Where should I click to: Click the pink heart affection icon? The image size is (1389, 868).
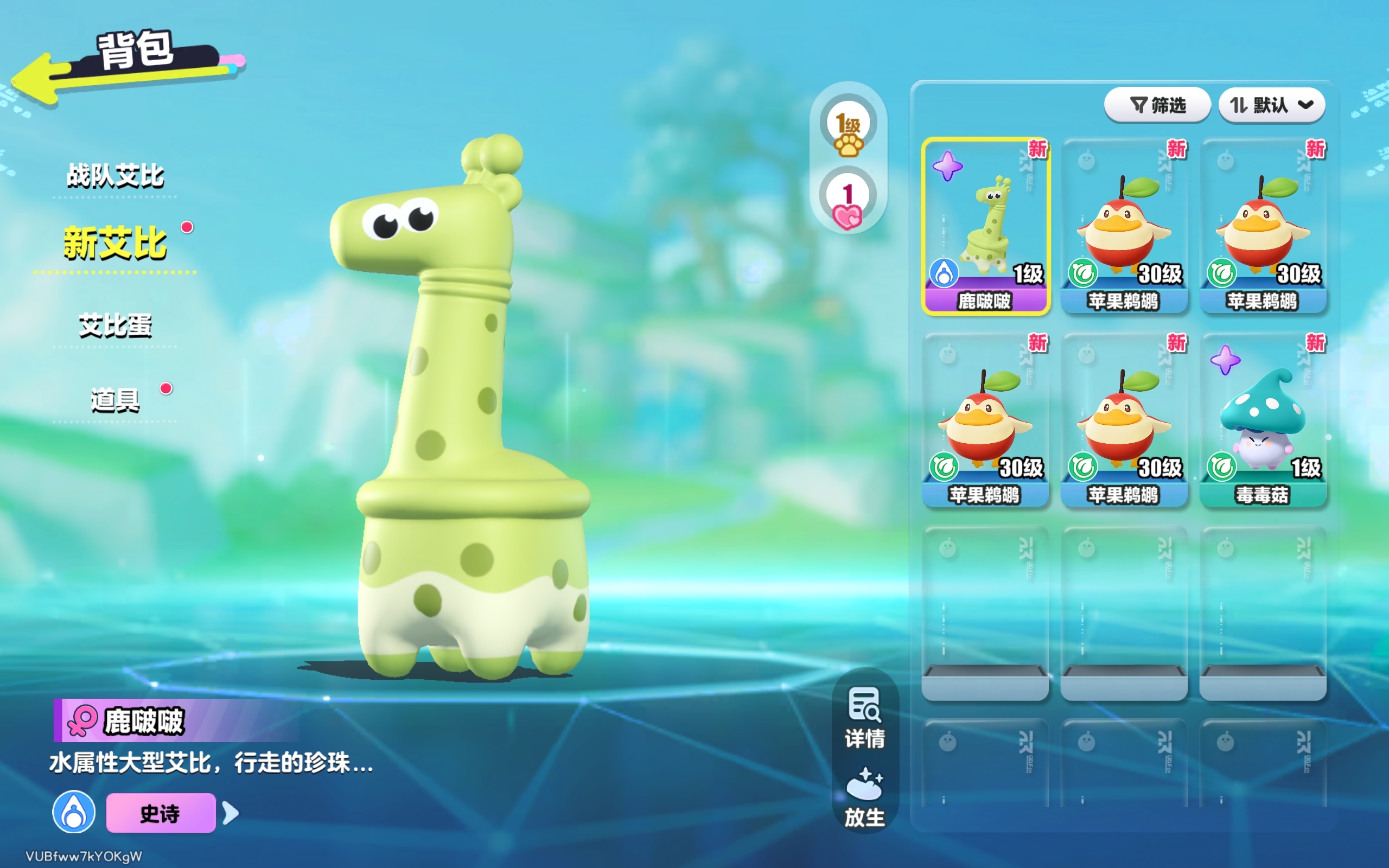pos(848,204)
